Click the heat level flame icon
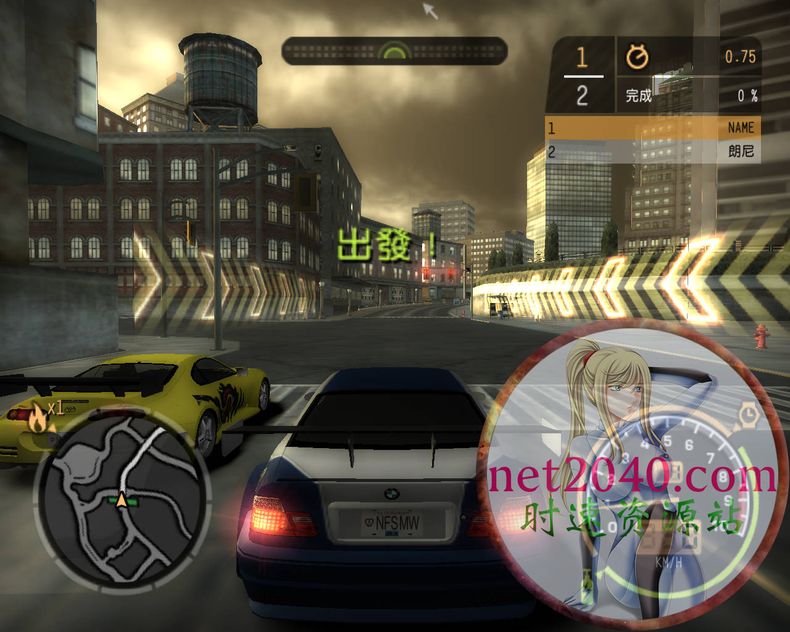The width and height of the screenshot is (790, 632). 38,414
